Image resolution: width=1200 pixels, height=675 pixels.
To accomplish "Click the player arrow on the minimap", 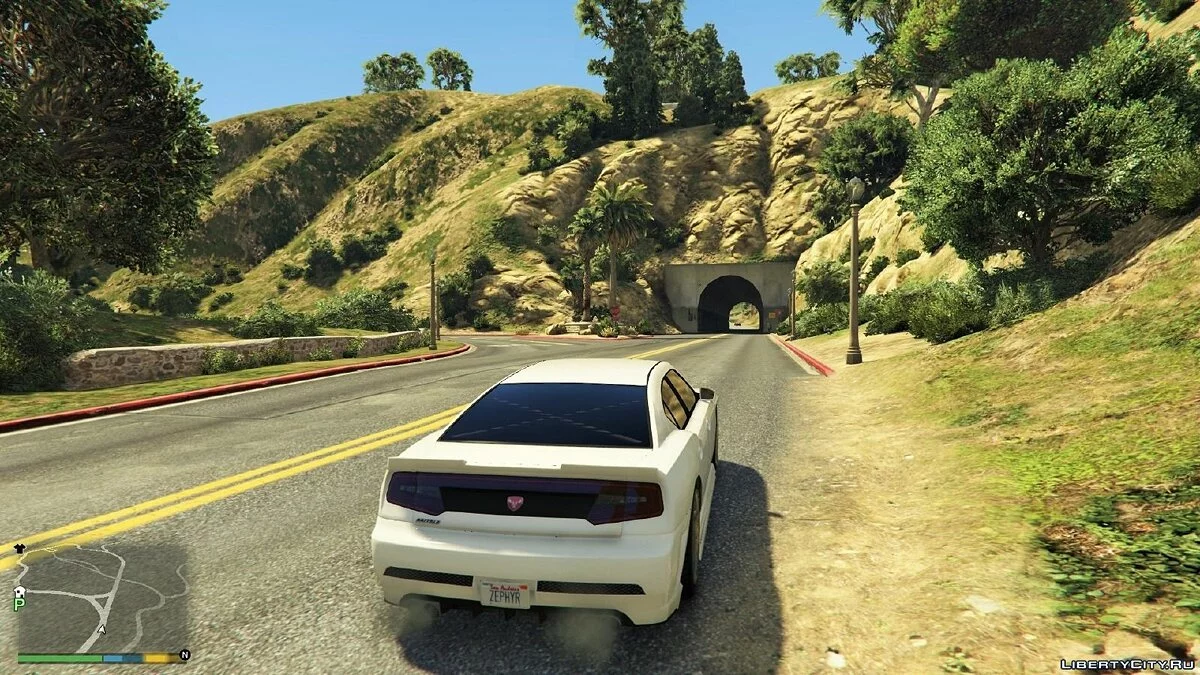I will coord(102,631).
